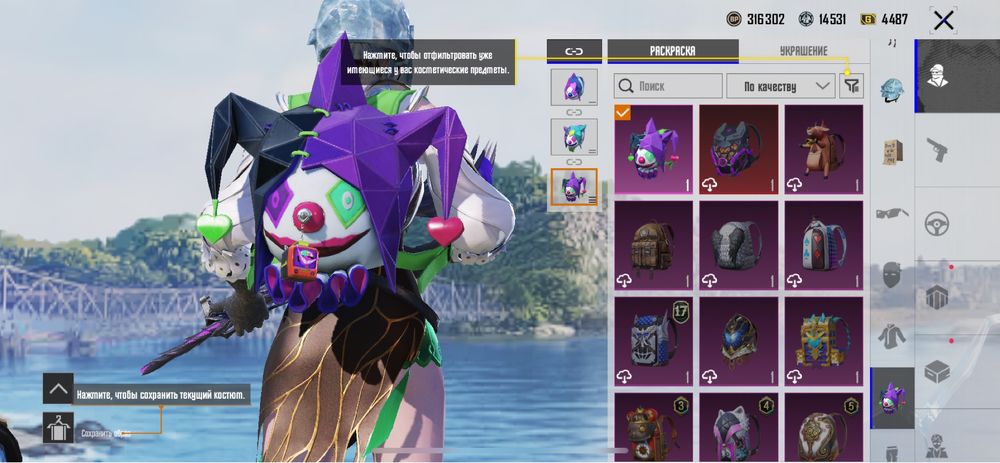Open the sunglasses category
1000x463 pixels.
[892, 212]
